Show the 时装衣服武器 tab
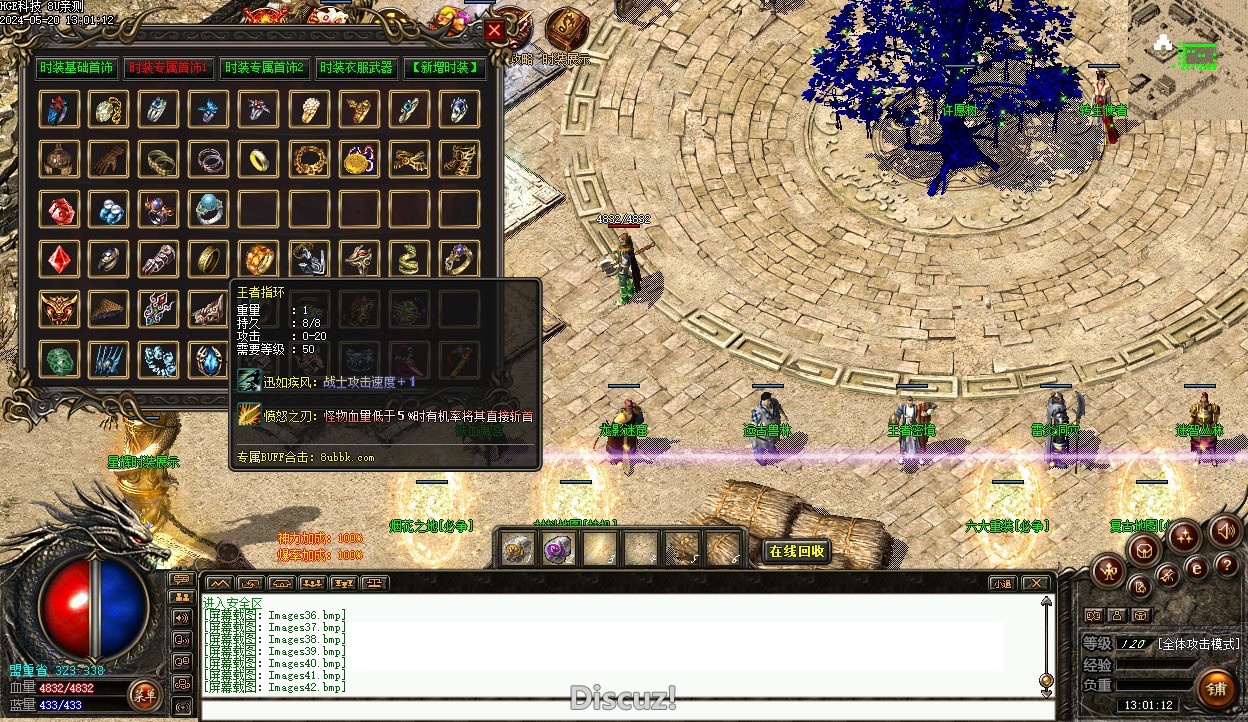Image resolution: width=1248 pixels, height=722 pixels. 355,68
